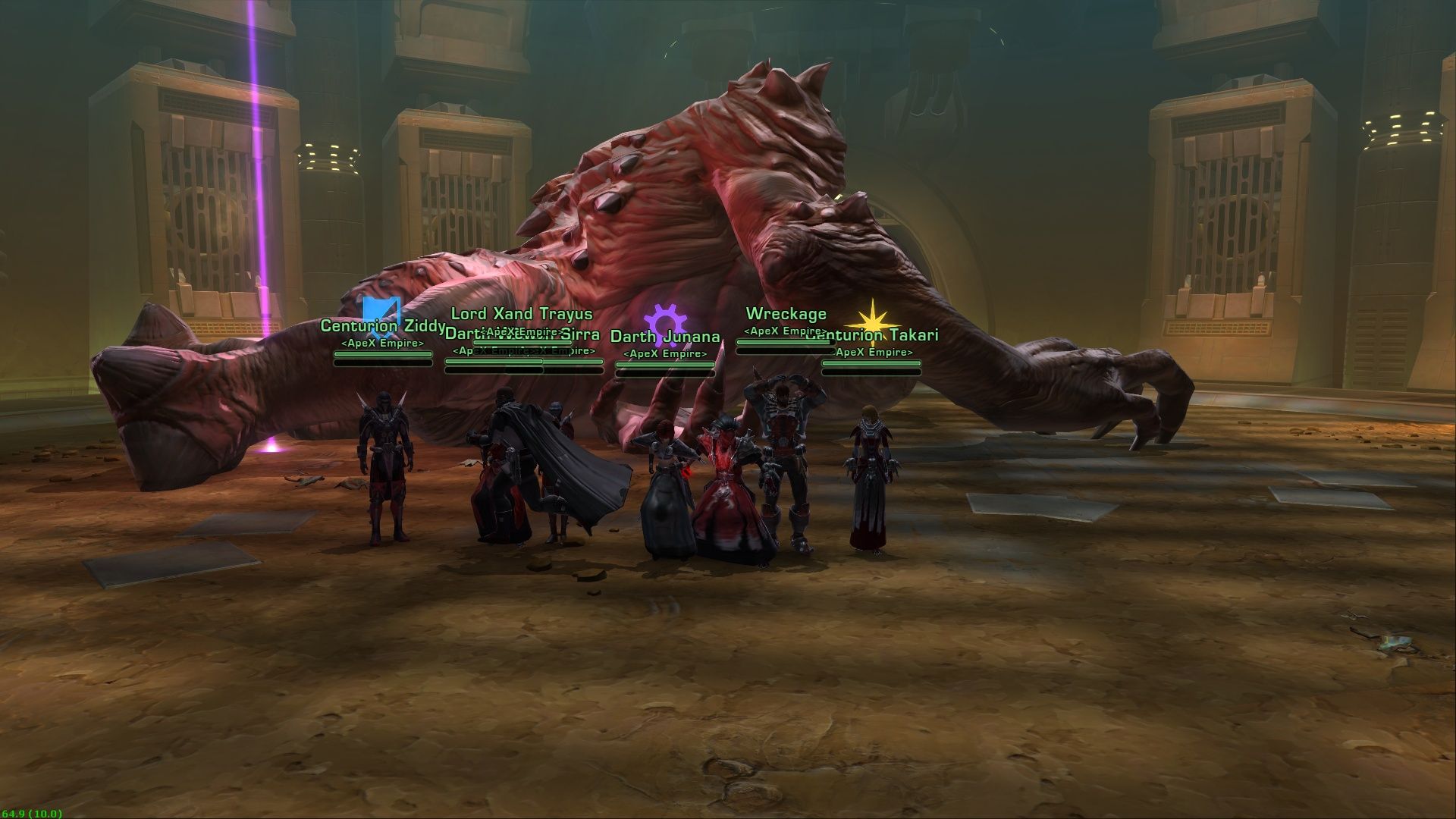The height and width of the screenshot is (819, 1456).
Task: Click the Darth Junana nameplate
Action: (665, 337)
